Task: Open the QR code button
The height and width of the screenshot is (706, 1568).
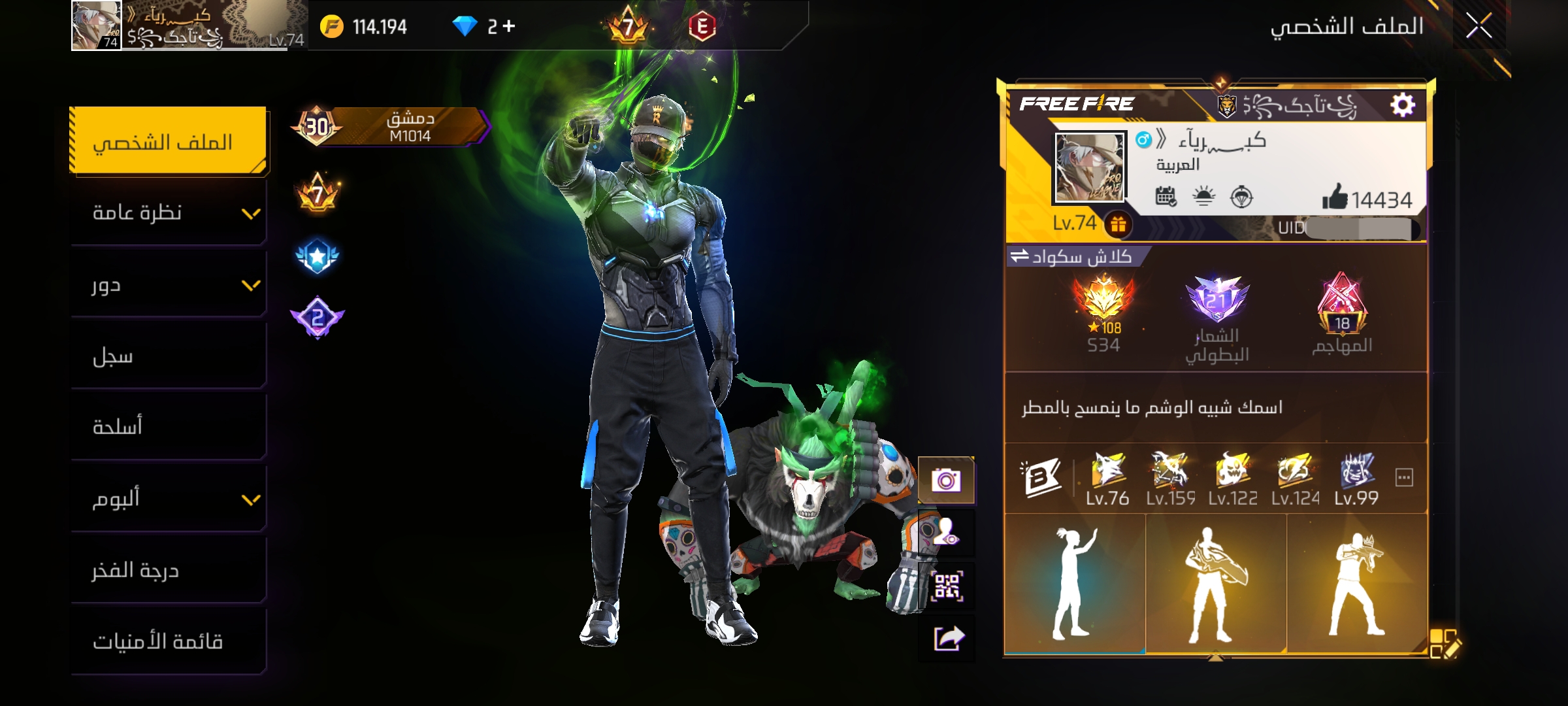Action: pos(946,586)
